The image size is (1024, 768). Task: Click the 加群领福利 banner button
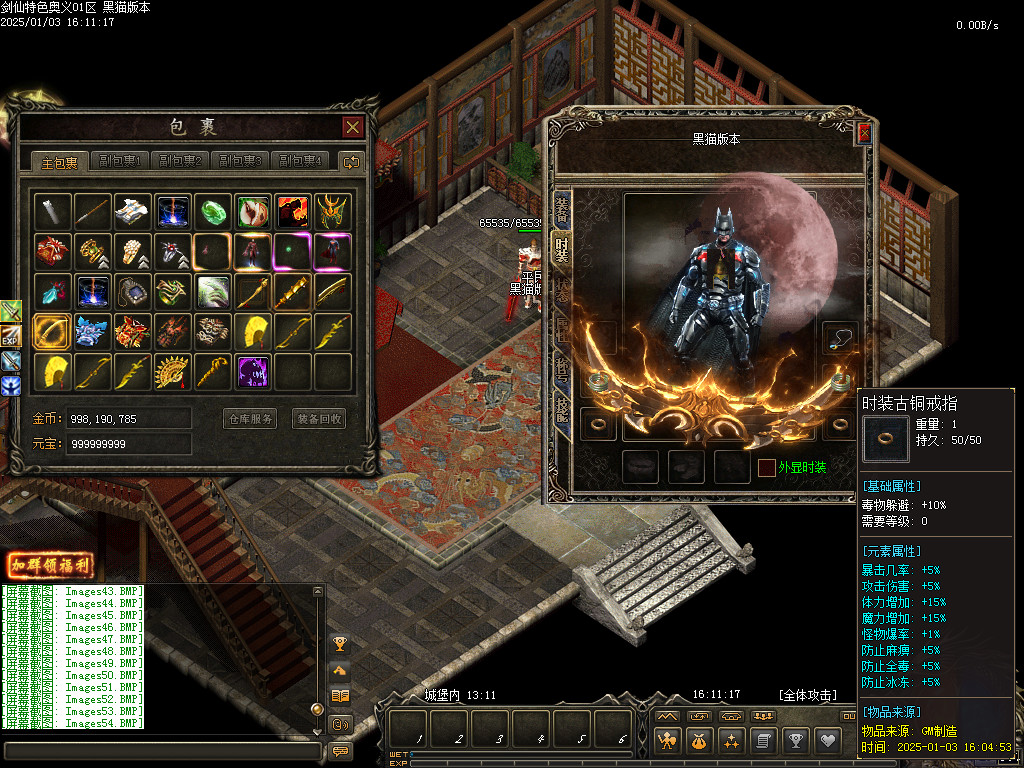50,565
